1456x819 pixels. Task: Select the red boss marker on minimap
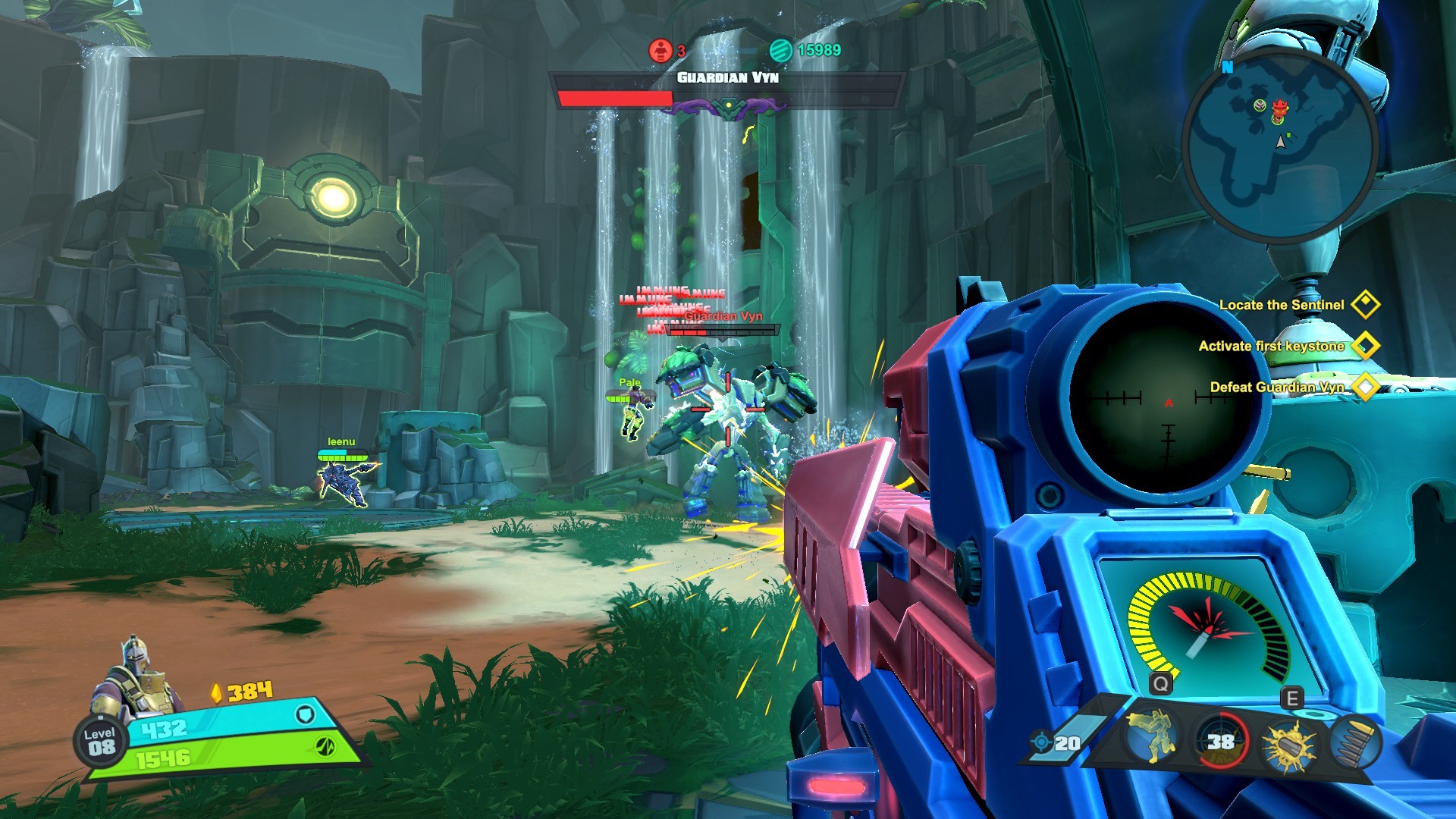click(1280, 110)
